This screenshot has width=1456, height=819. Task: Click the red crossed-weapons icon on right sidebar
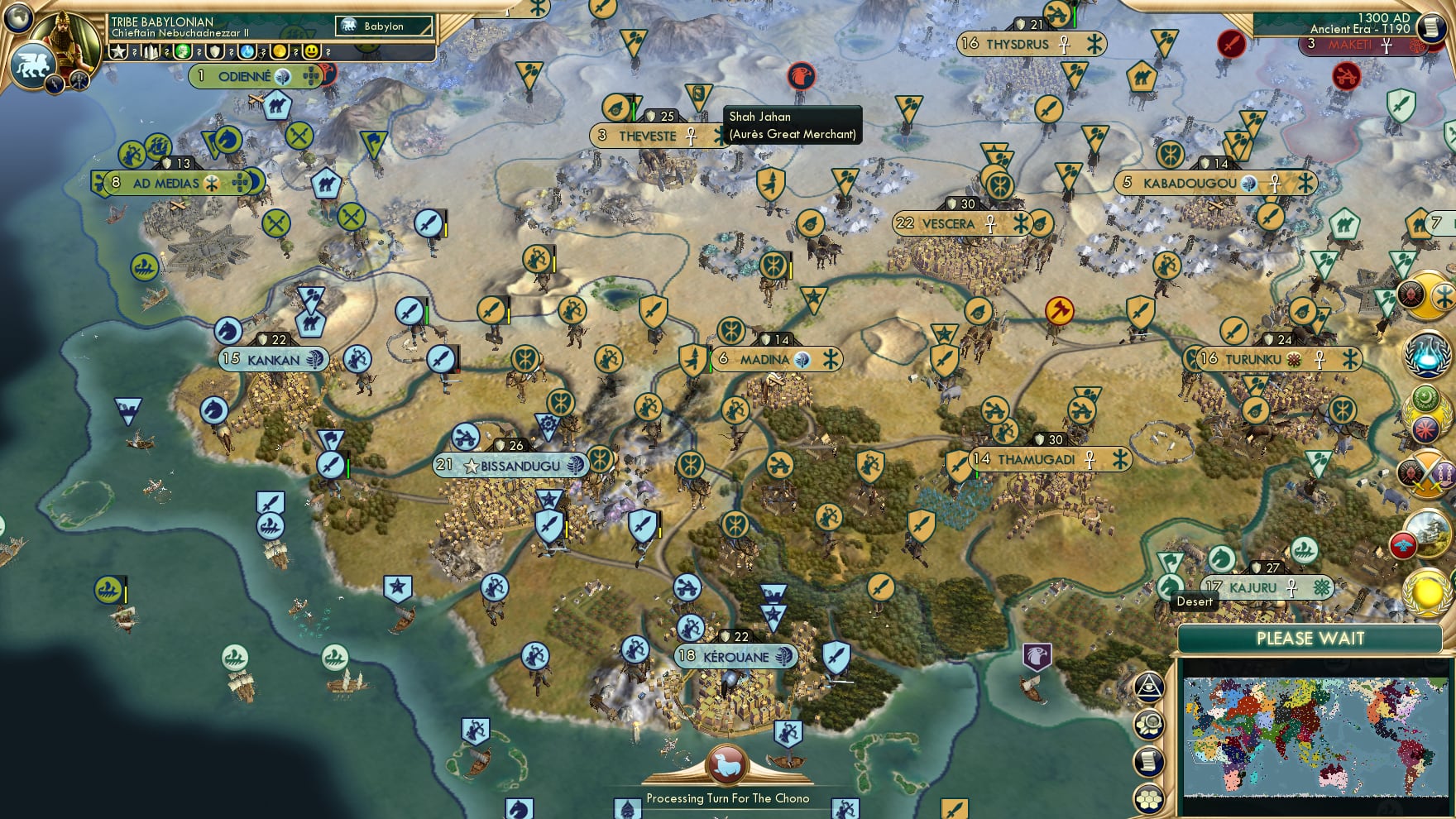coord(1425,473)
